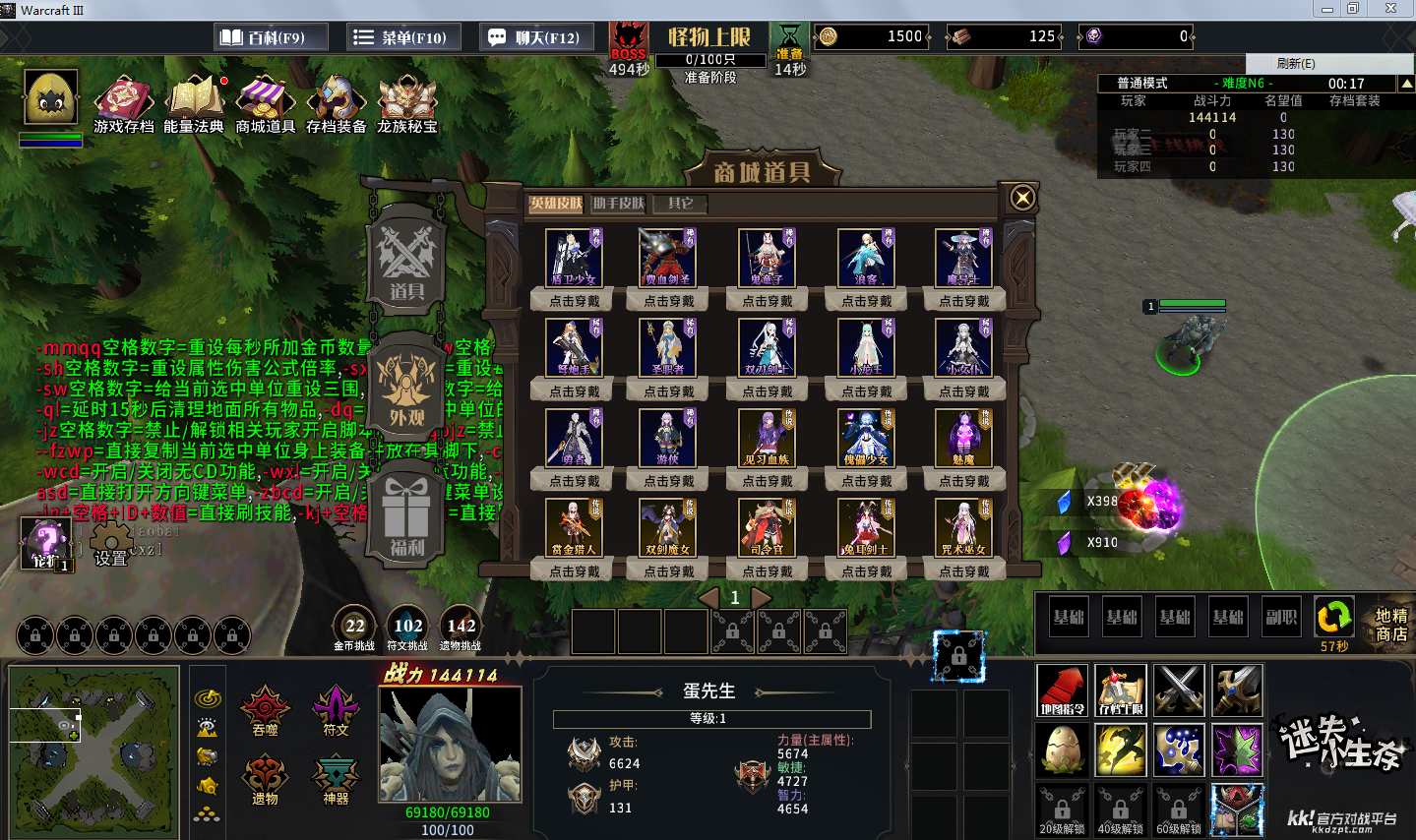Viewport: 1416px width, 840px height.
Task: Start the 金币挑战 gold challenge
Action: (354, 627)
